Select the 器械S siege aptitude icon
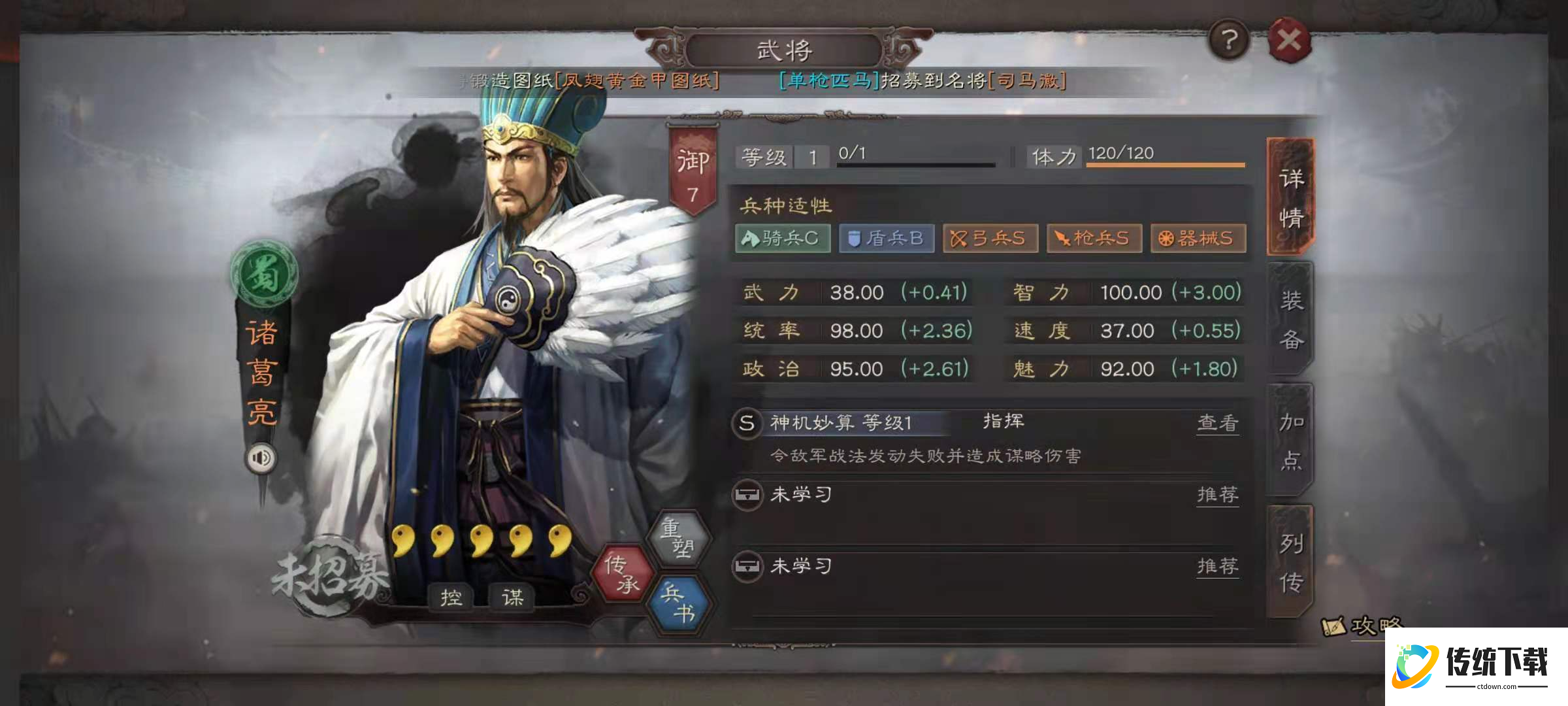The image size is (1568, 706). [x=1200, y=239]
